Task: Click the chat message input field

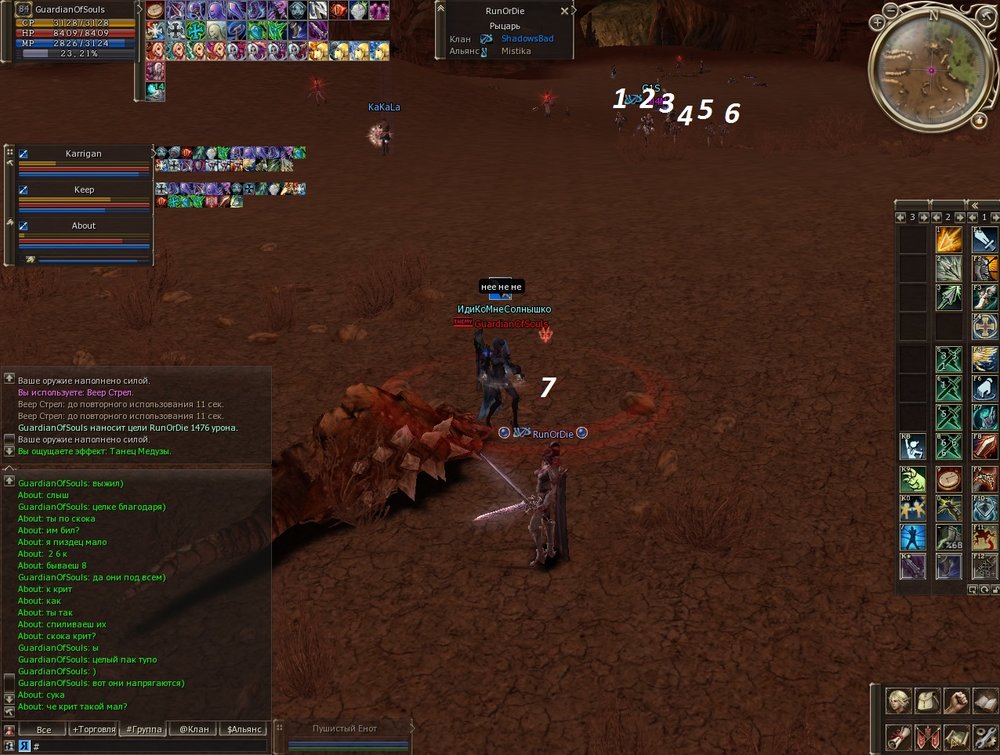Action: click(150, 746)
